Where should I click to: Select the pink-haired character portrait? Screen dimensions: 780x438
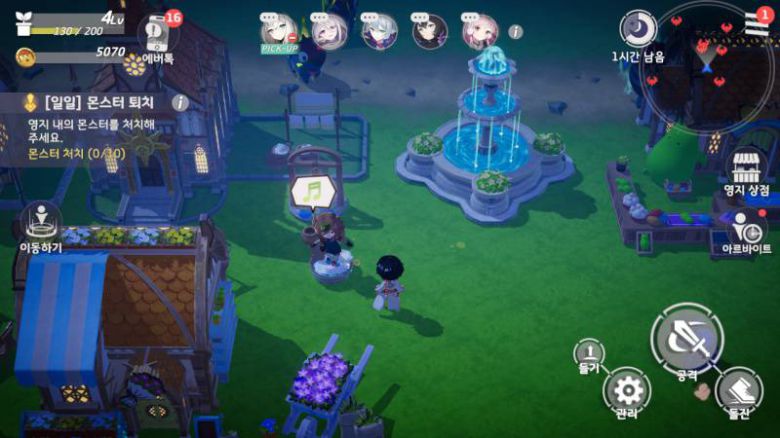[480, 31]
